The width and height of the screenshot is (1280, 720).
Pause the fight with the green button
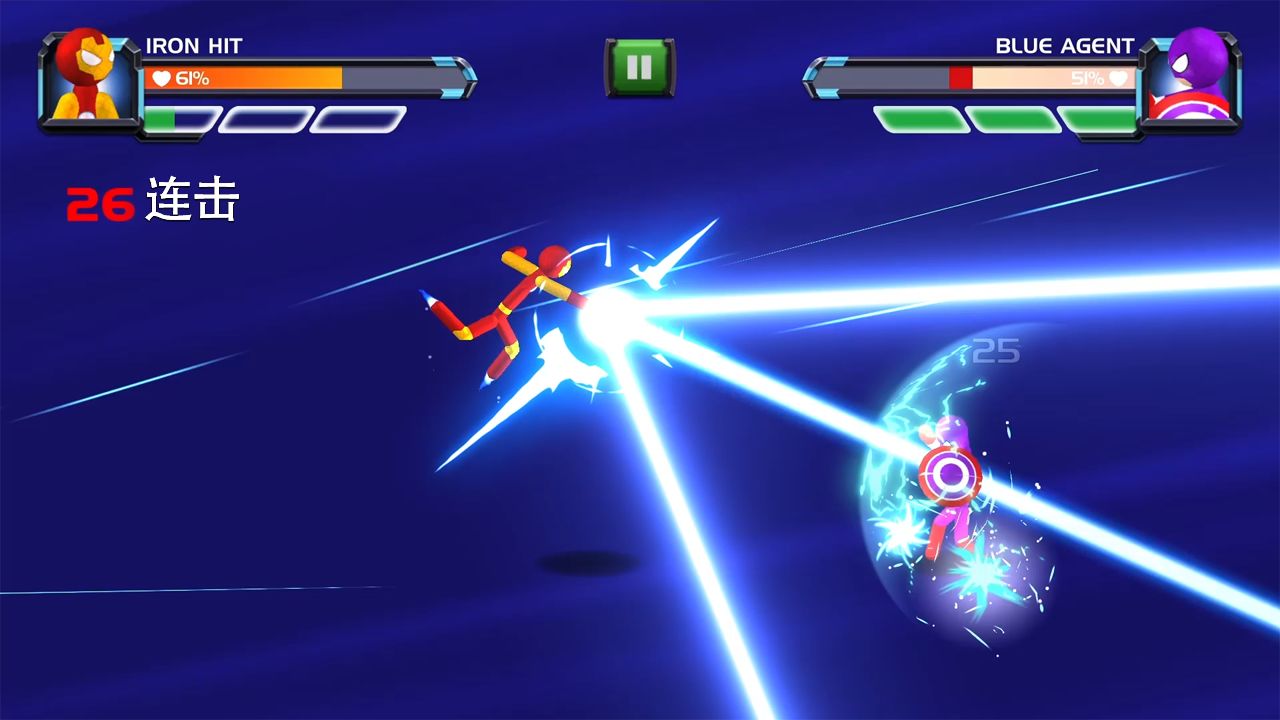pyautogui.click(x=639, y=67)
